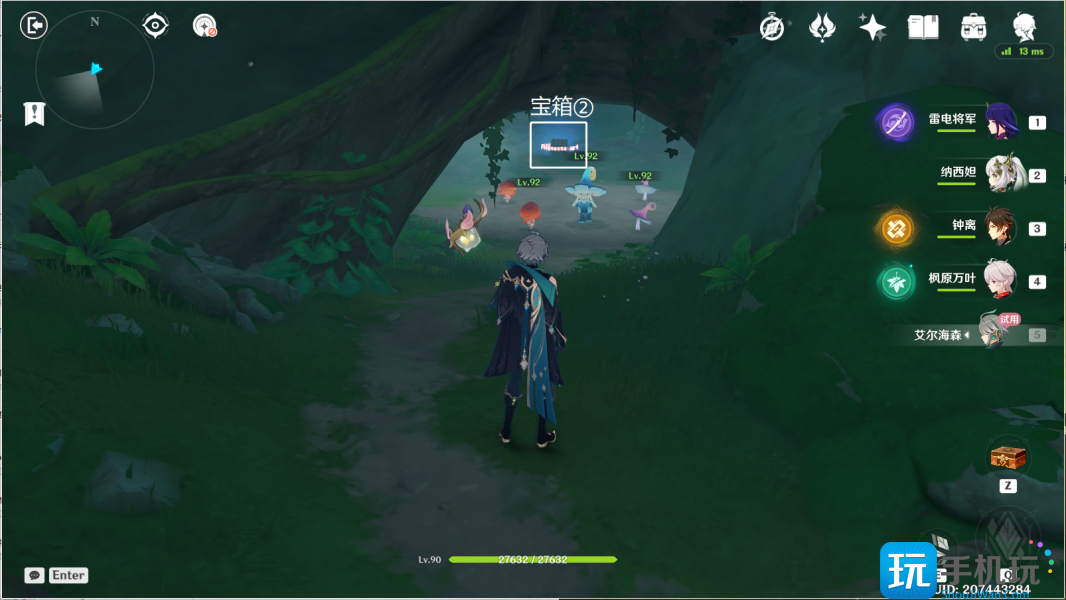Open the exclamation-mark bookmark notice
The height and width of the screenshot is (600, 1066).
35,114
